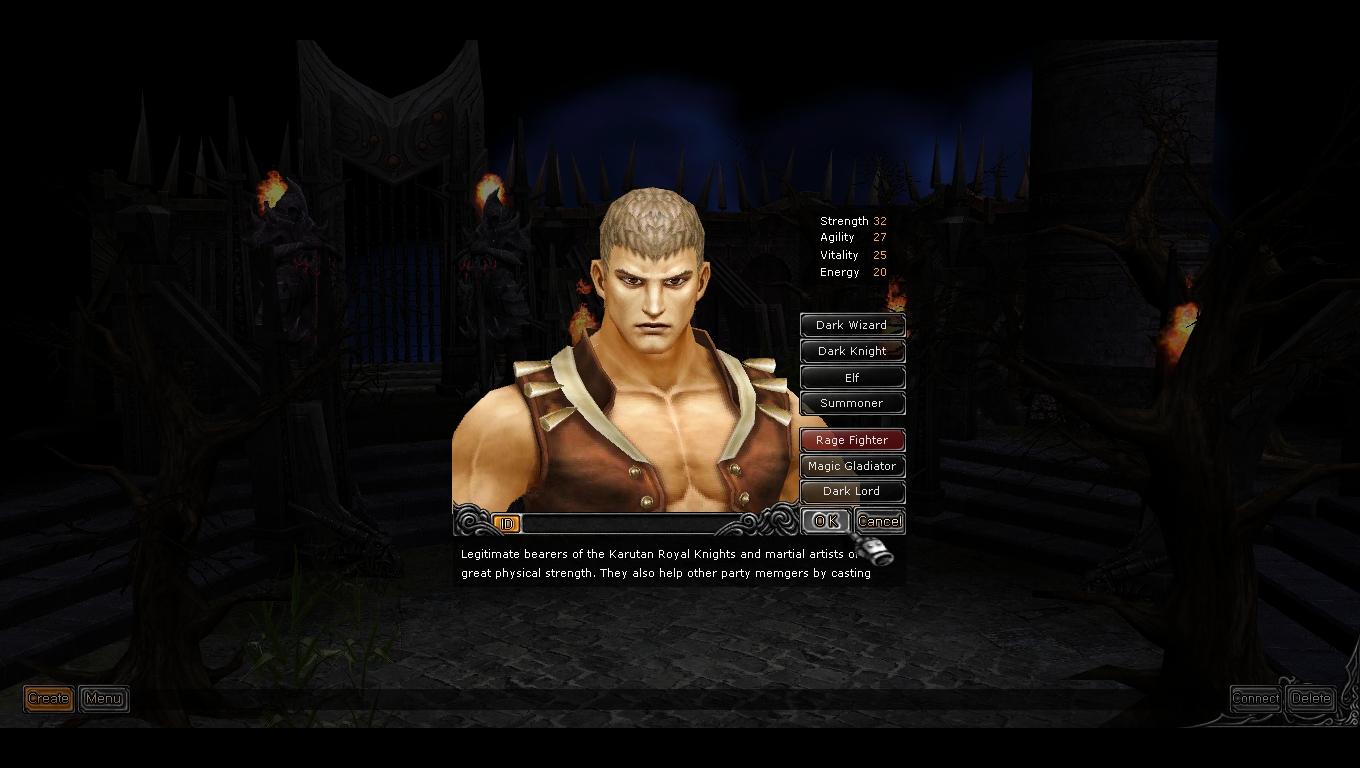Click the Connect button
This screenshot has height=768, width=1360.
pyautogui.click(x=1255, y=699)
